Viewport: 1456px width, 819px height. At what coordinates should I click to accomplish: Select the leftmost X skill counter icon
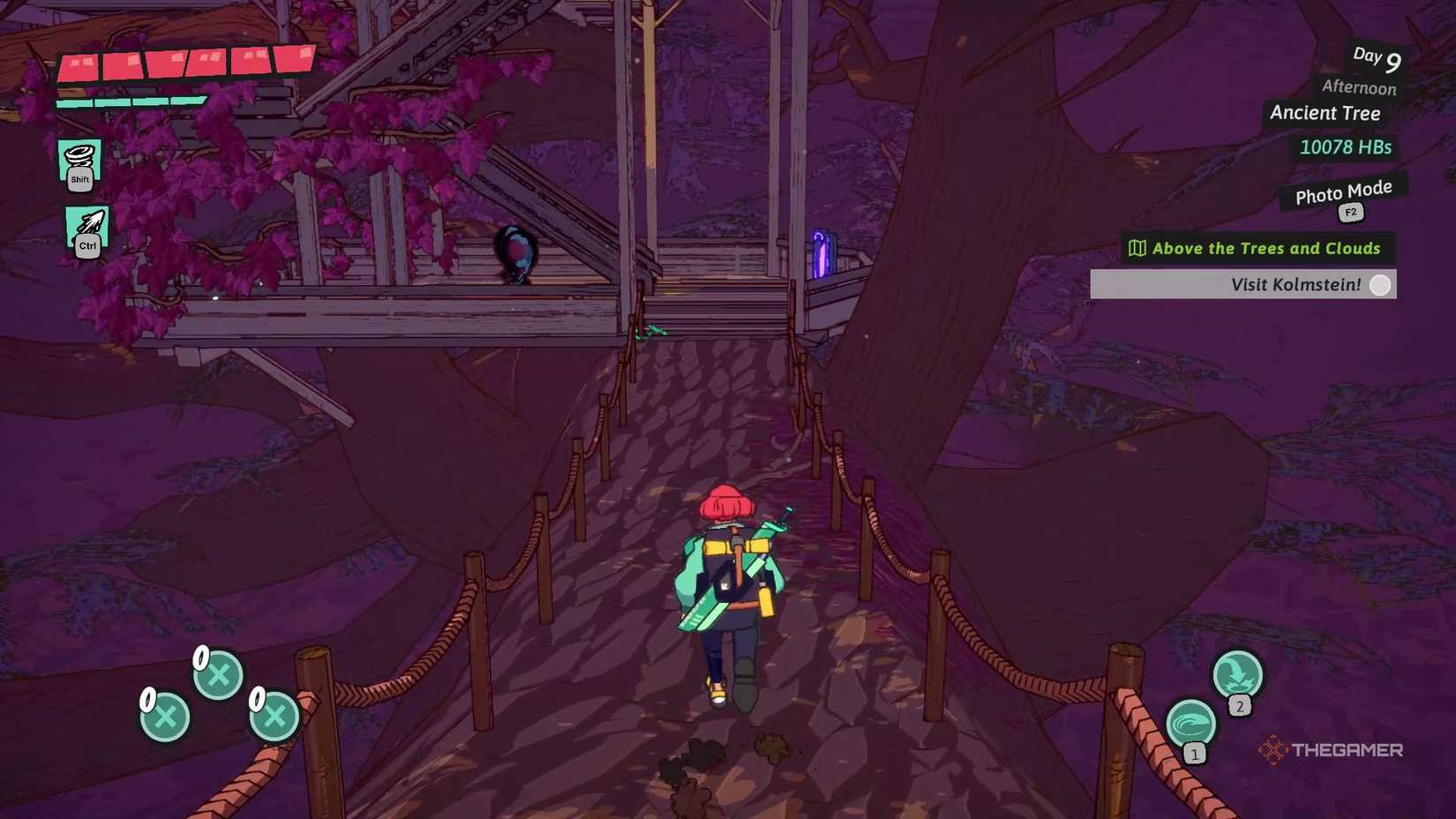pos(164,717)
